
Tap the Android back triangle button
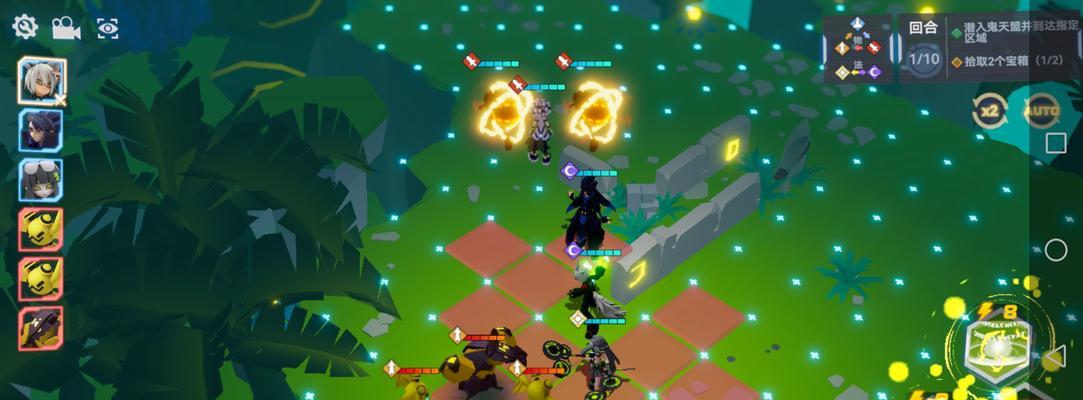1055,356
